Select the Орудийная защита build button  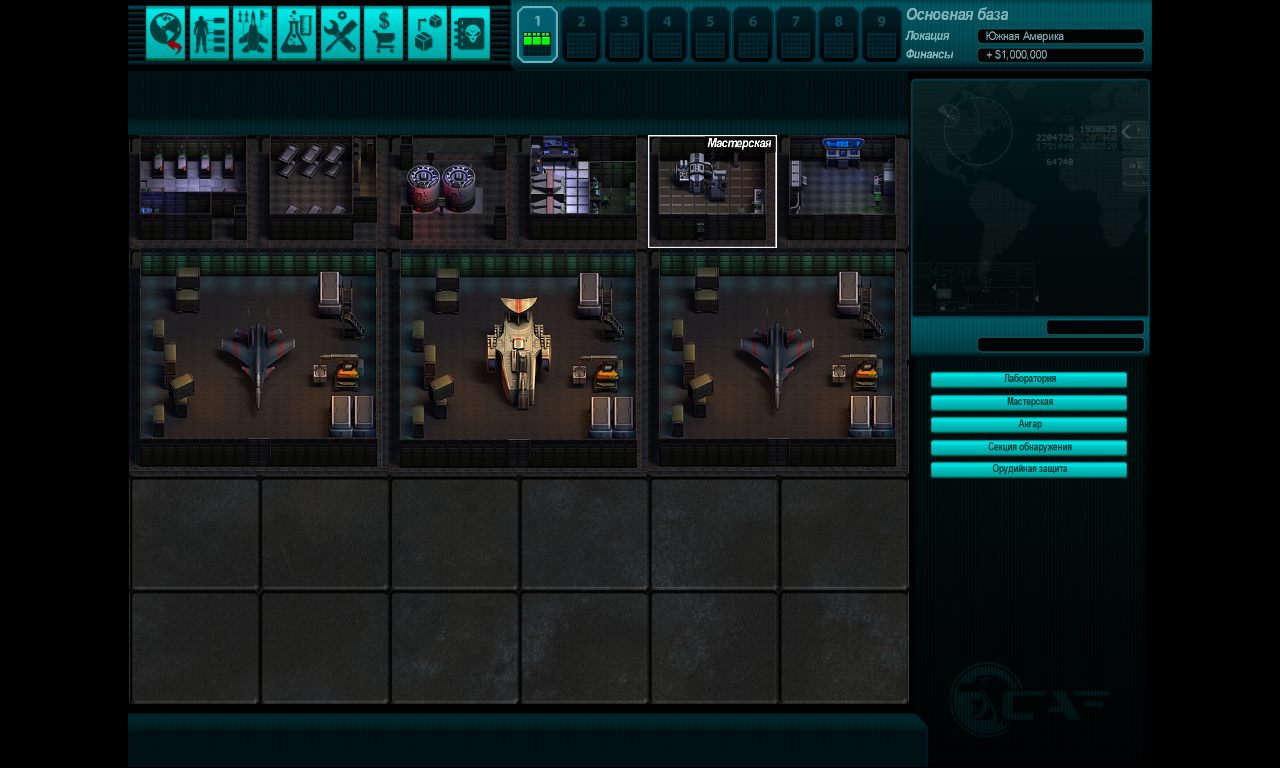(1029, 469)
